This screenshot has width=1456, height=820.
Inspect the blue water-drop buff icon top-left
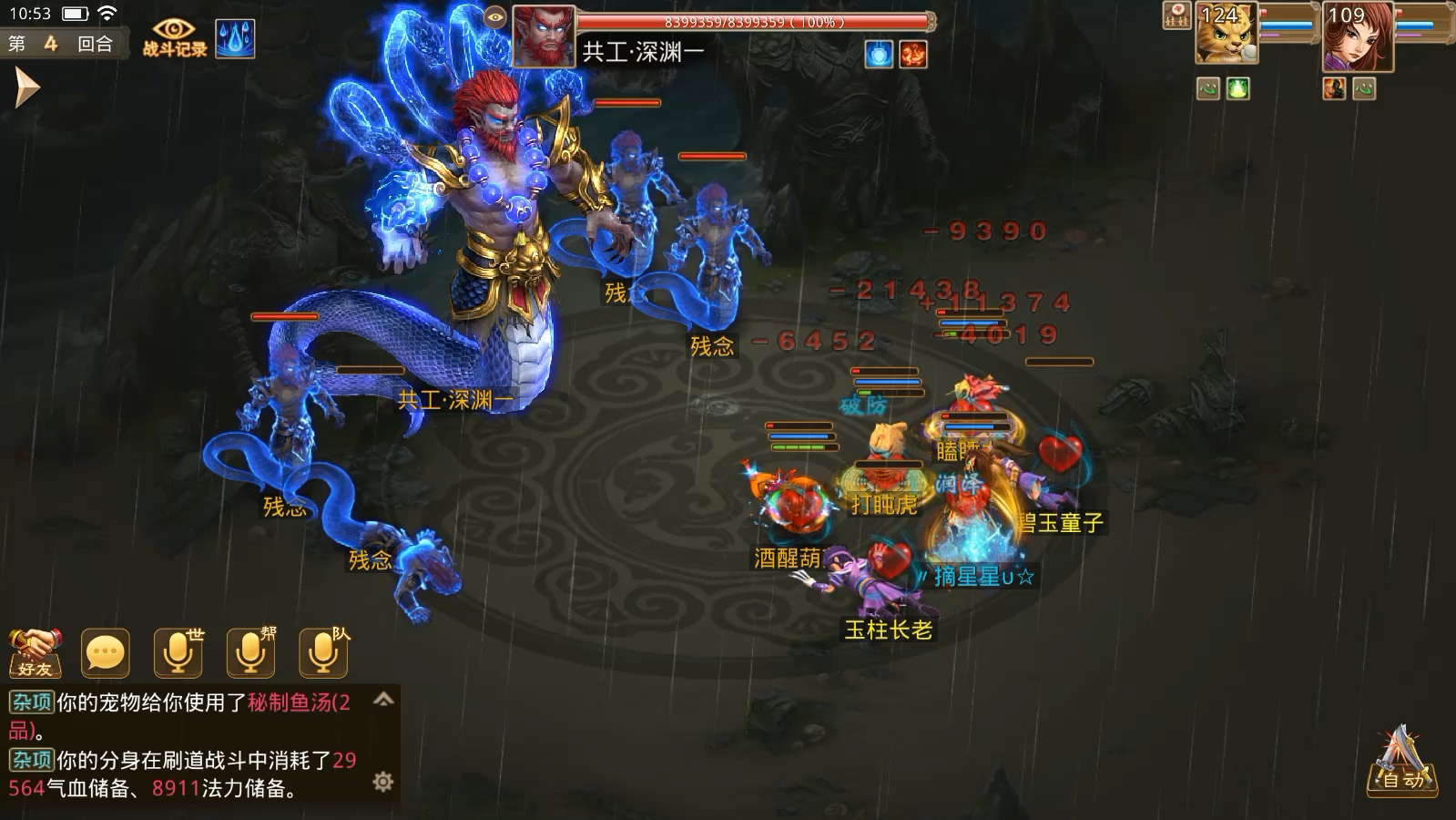point(235,41)
